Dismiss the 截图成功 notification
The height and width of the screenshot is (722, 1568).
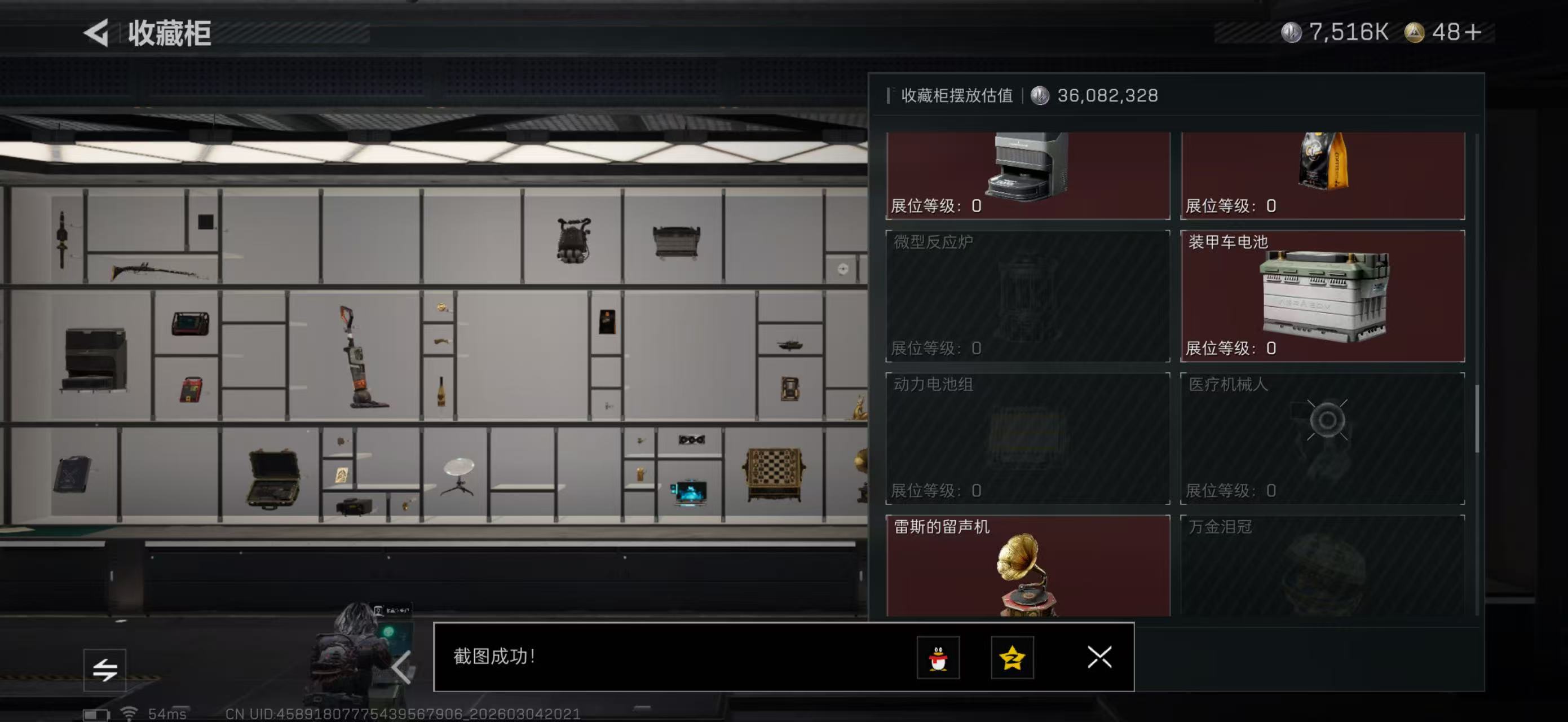point(1099,658)
